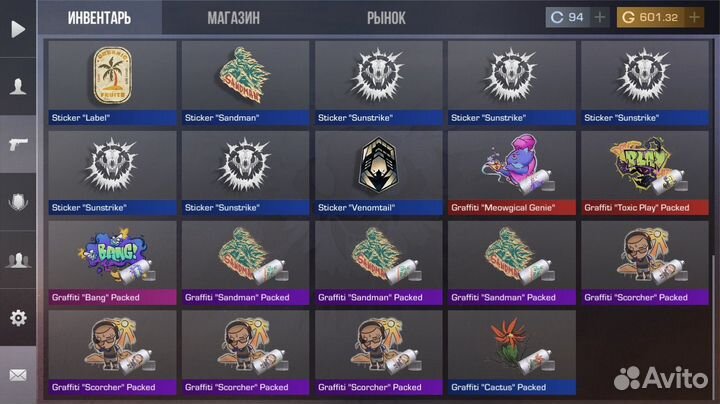Open the profile silhouette sidebar icon
Viewport: 720px width, 404px height.
tap(17, 86)
